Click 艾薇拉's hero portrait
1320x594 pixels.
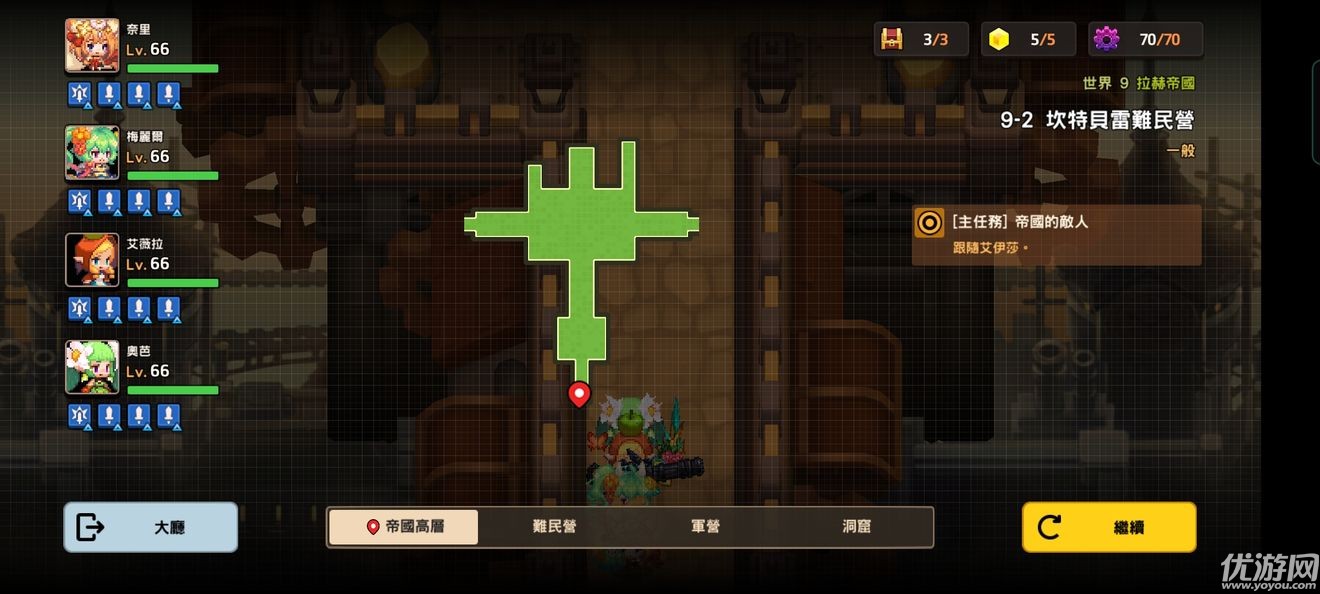coord(92,260)
